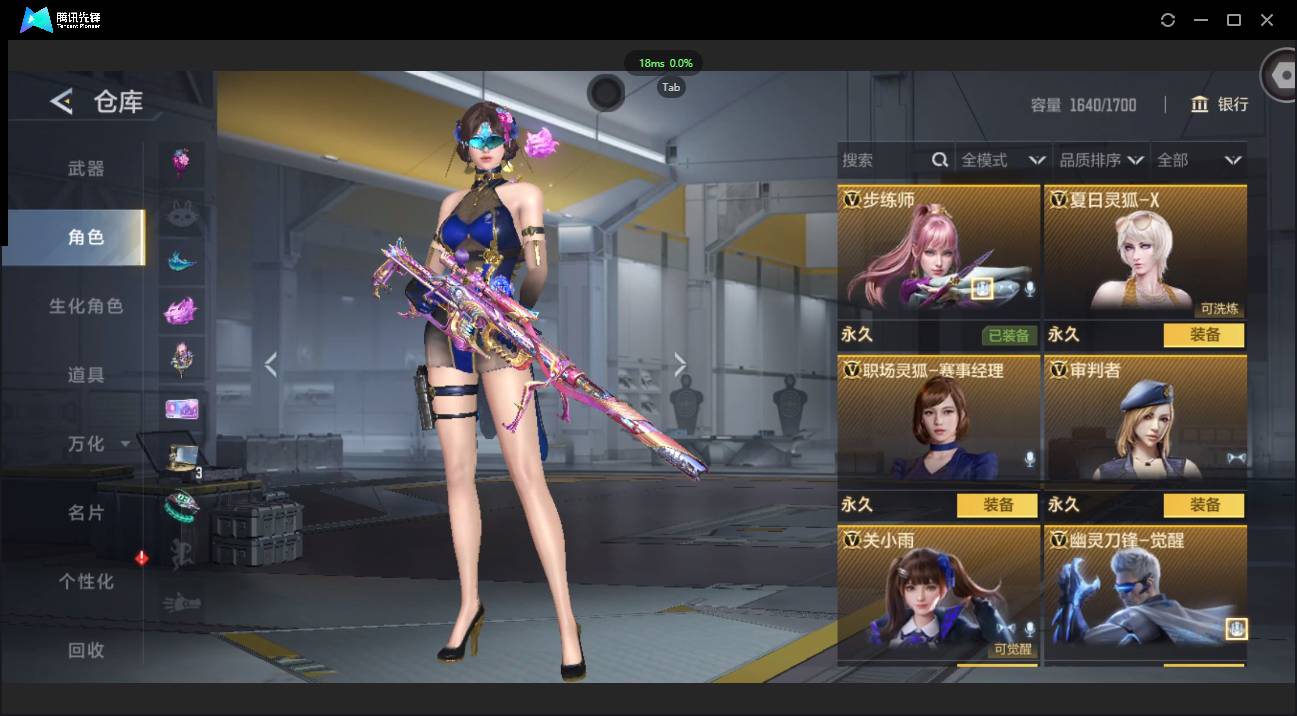Switch to the 武器 weapons tab
Screen dimensions: 1297x716
pos(86,169)
